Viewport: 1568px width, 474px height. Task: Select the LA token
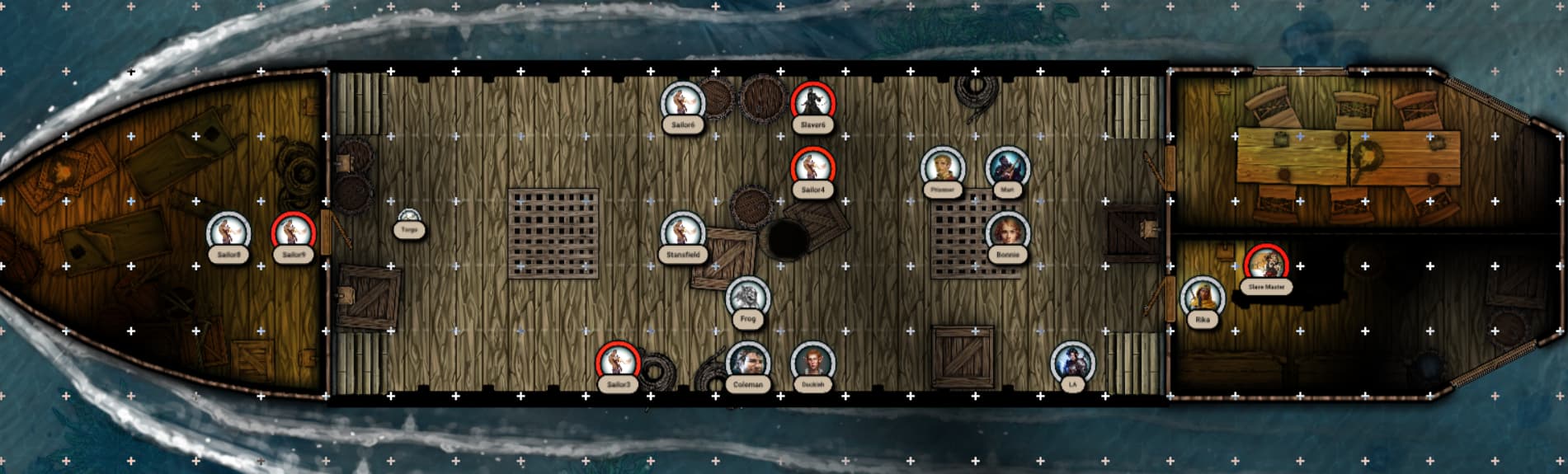[x=1072, y=362]
